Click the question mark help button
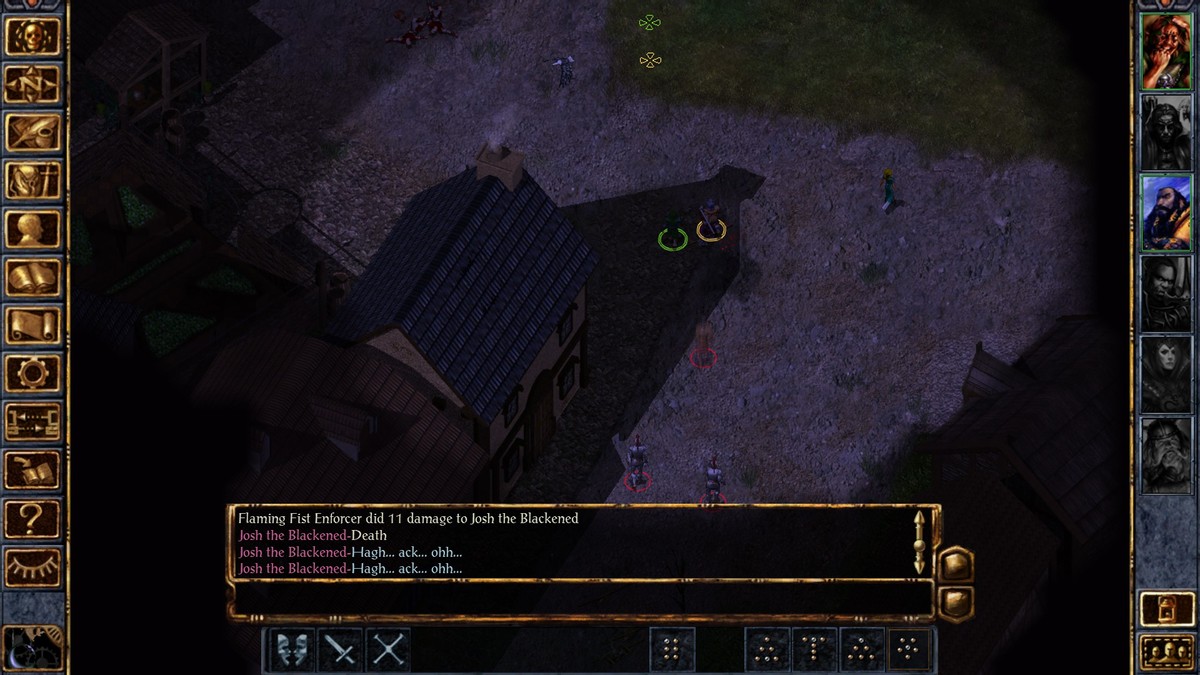Screen dimensions: 1200x675 click(33, 518)
